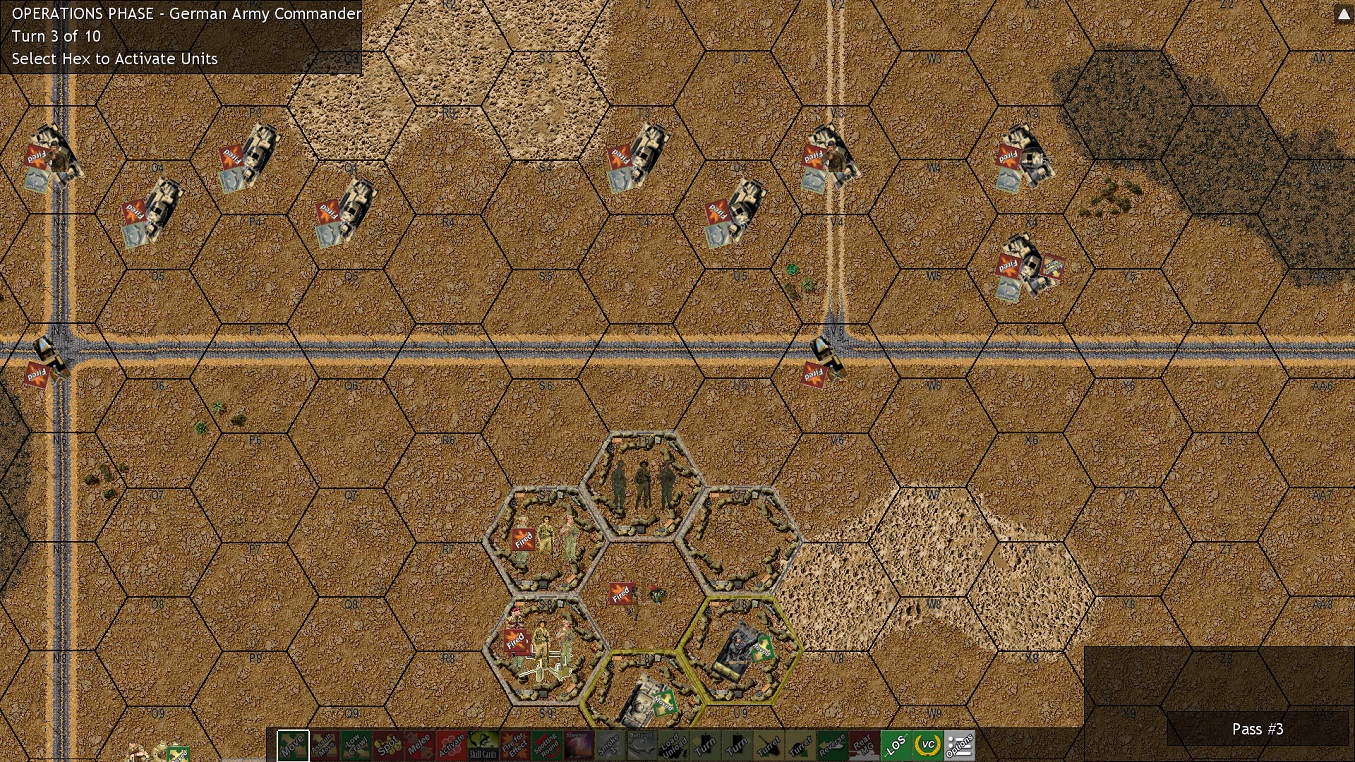Select the Assault Move order icon
Viewport: 1355px width, 762px height.
[x=325, y=746]
